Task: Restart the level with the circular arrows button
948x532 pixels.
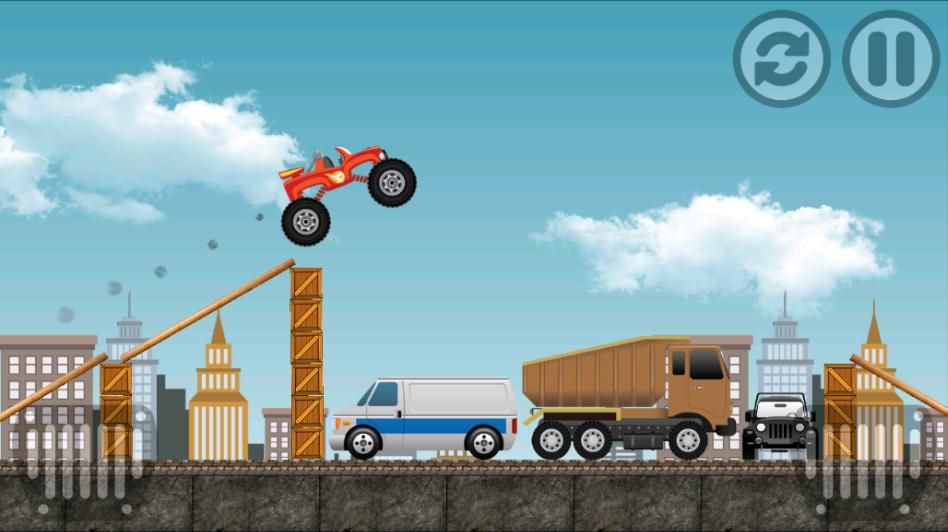Action: [x=781, y=58]
